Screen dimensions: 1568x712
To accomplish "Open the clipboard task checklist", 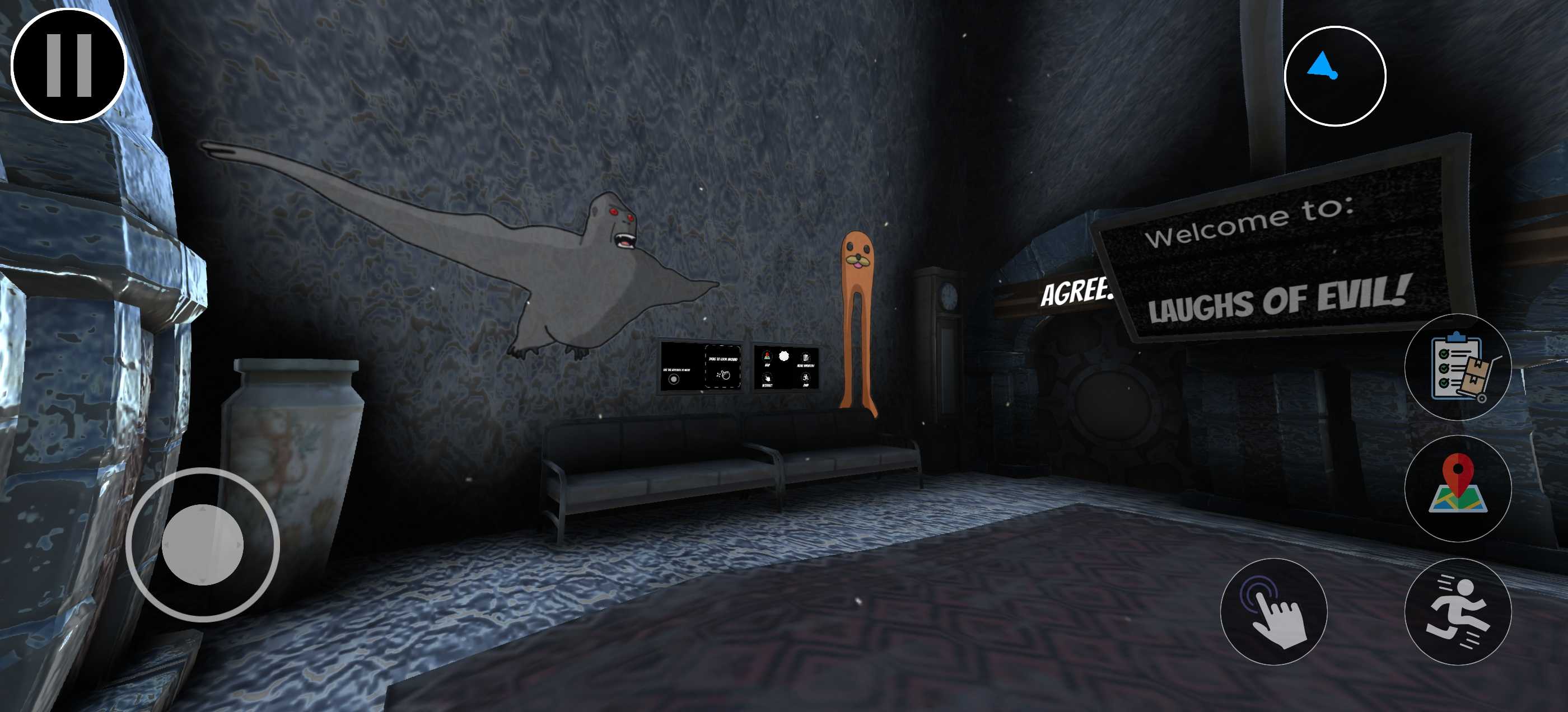I will pos(1457,367).
